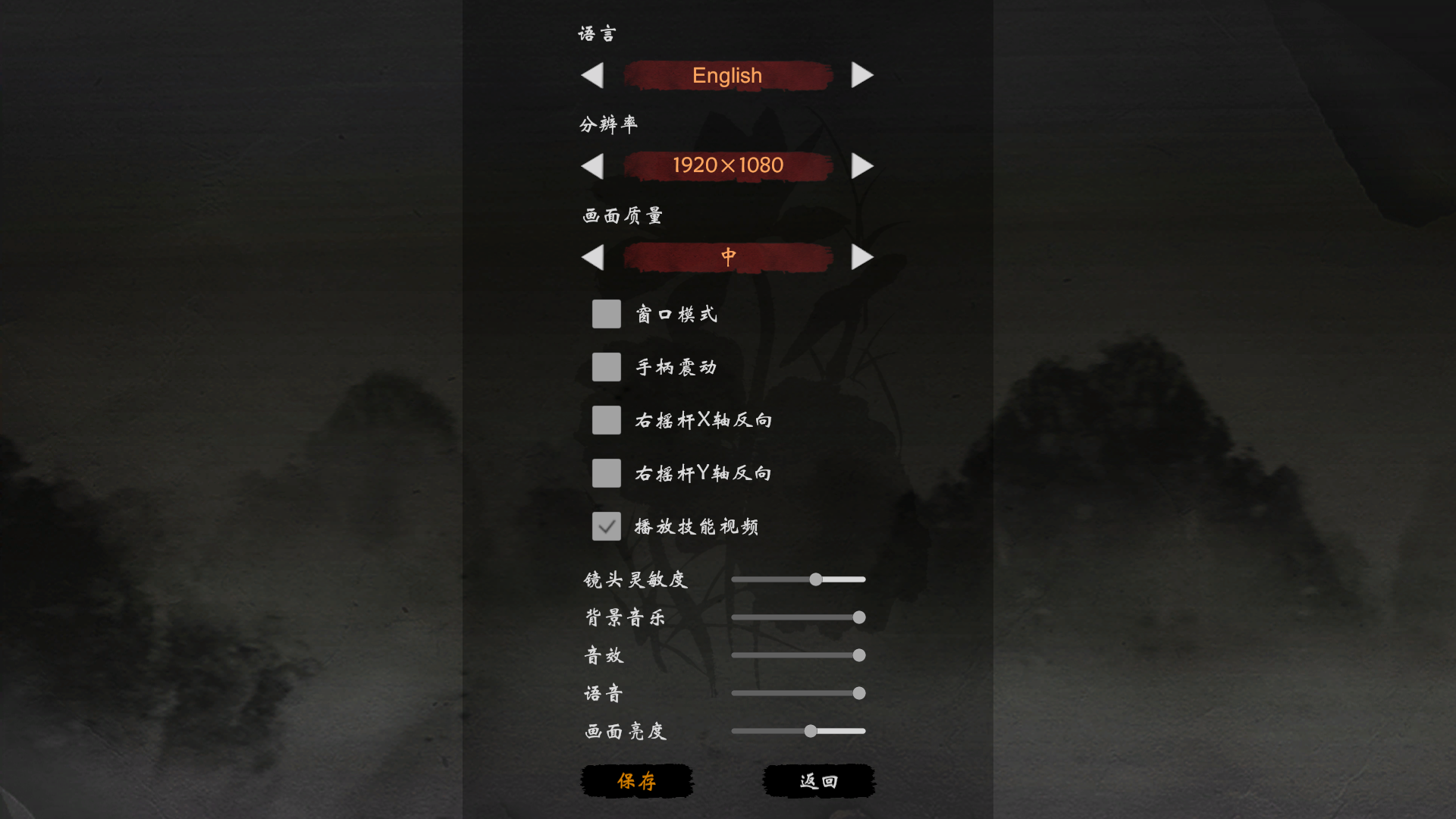1456x819 pixels.
Task: Click the 保存 save button
Action: point(636,781)
